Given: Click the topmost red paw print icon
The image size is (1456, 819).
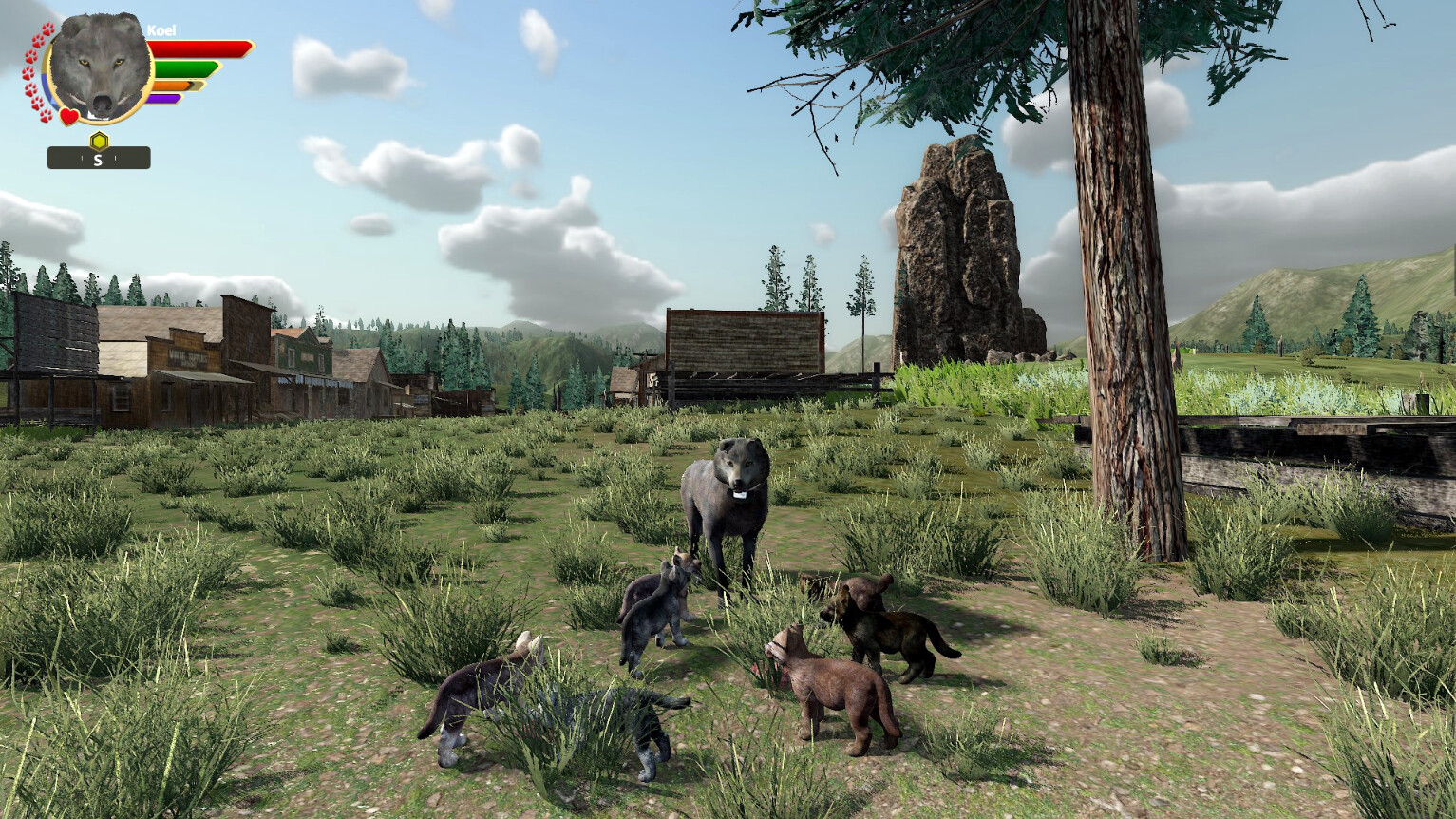Looking at the screenshot, I should coord(47,31).
